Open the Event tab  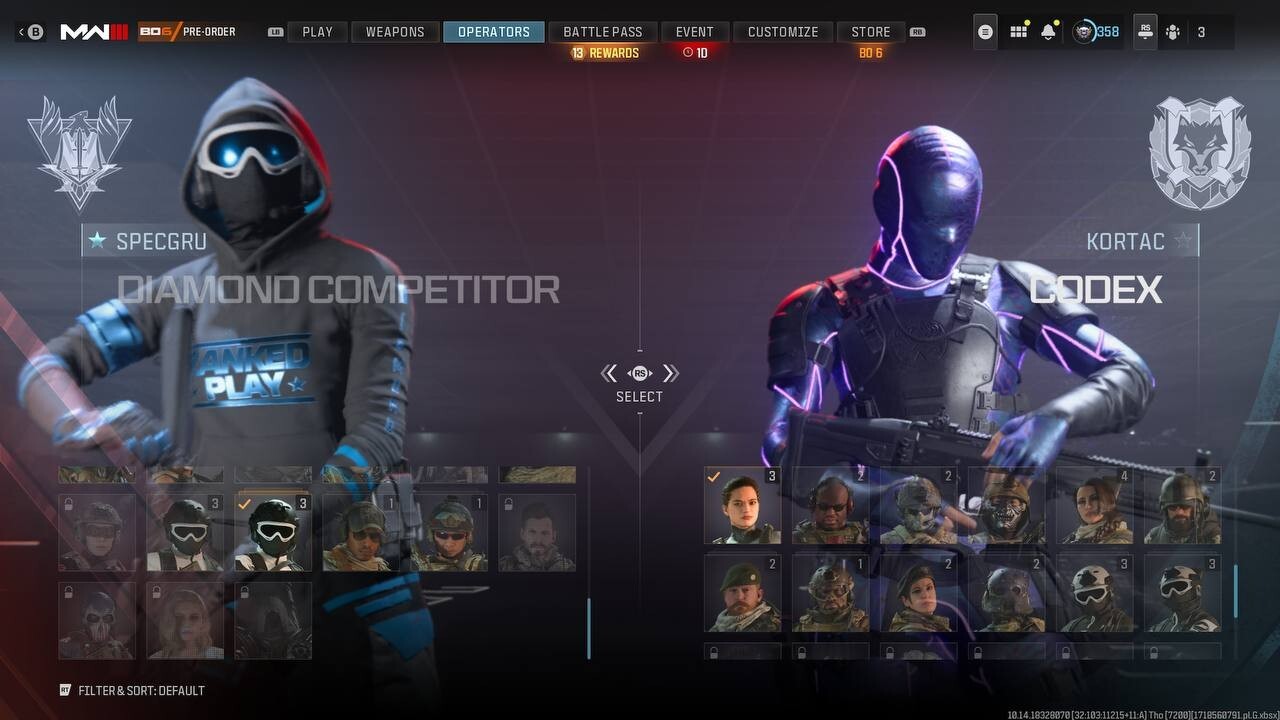click(x=694, y=32)
